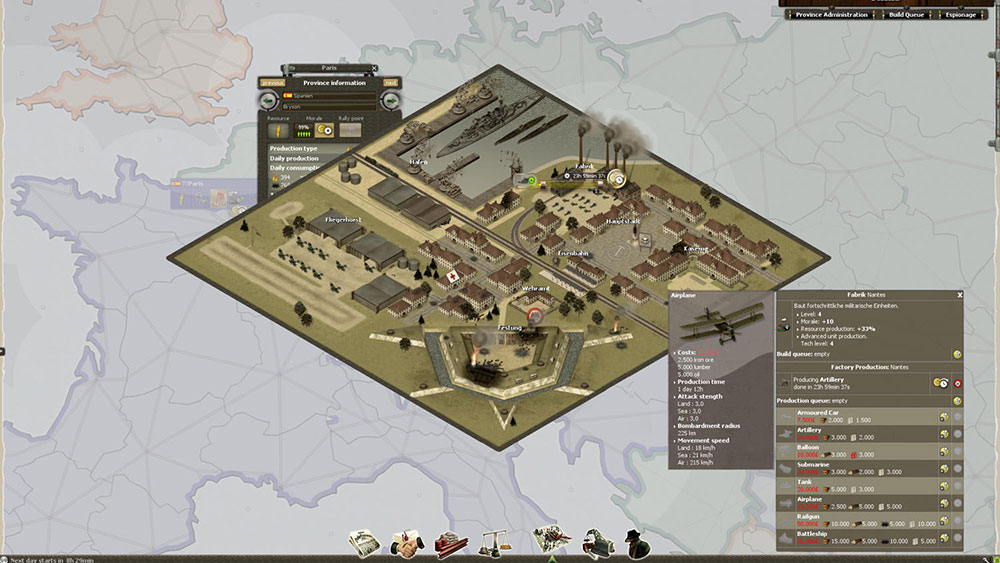
Task: Close the Fabrik Nantes panel
Action: point(959,295)
